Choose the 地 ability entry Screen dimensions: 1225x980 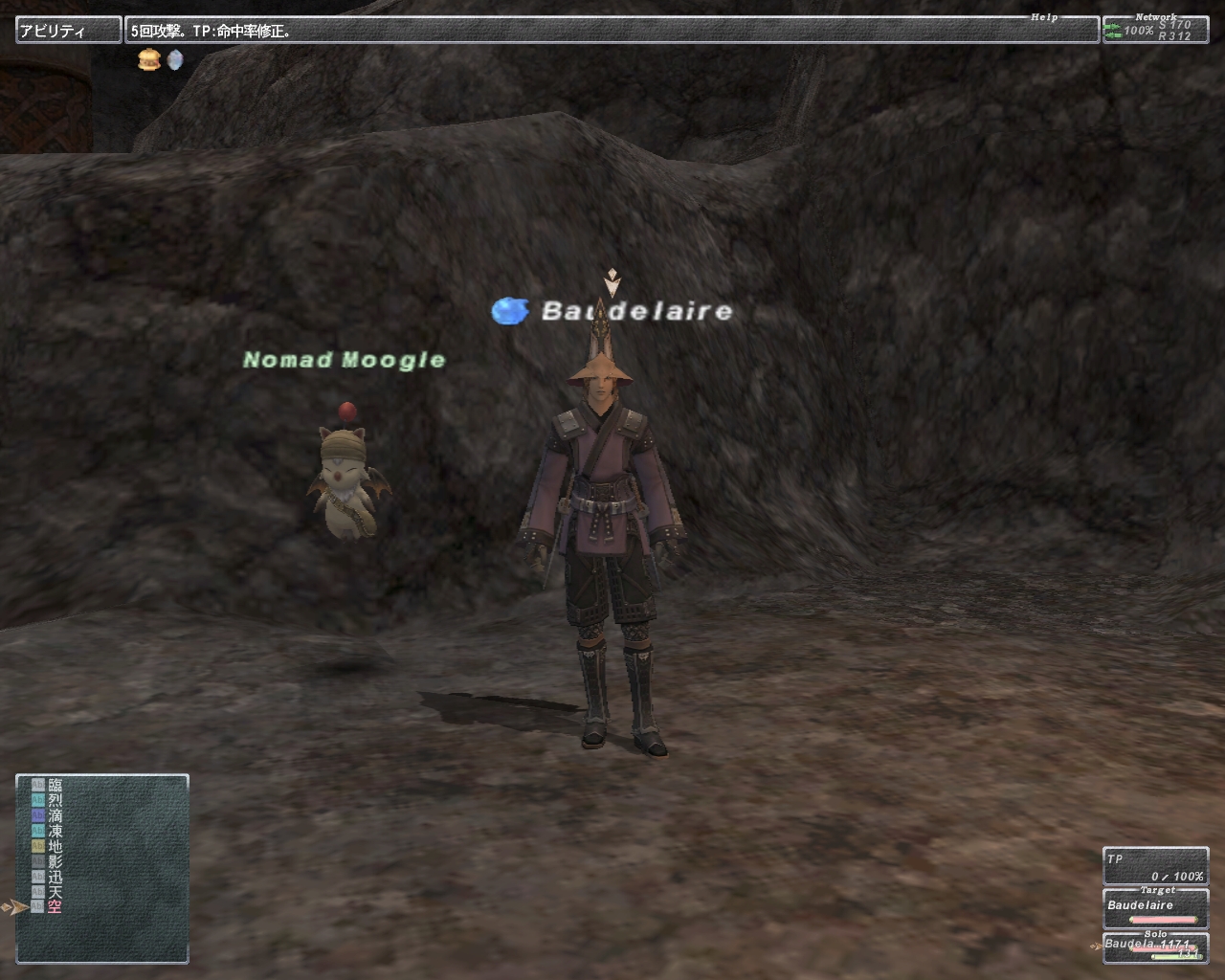54,847
